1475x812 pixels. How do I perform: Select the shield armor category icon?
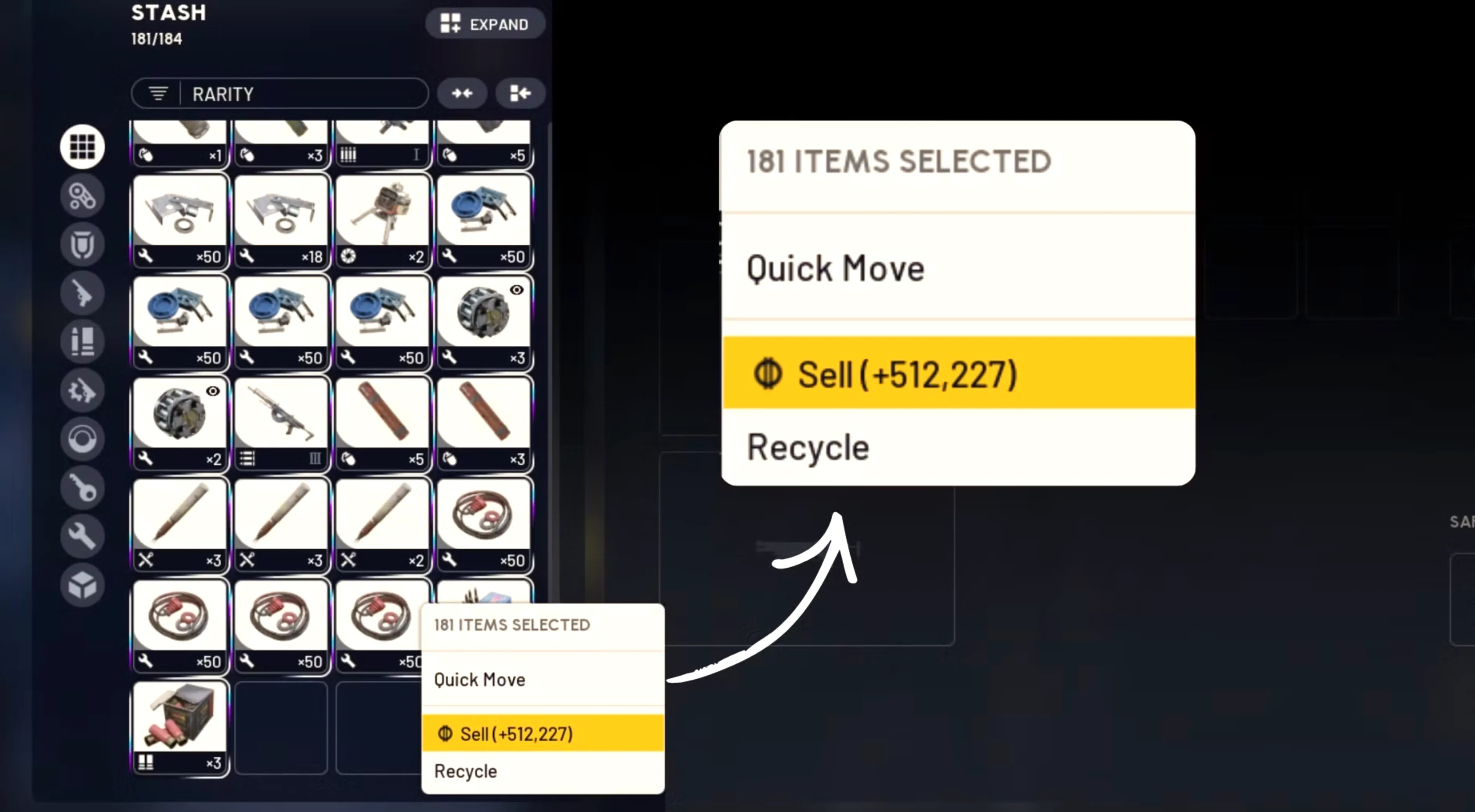click(x=82, y=244)
